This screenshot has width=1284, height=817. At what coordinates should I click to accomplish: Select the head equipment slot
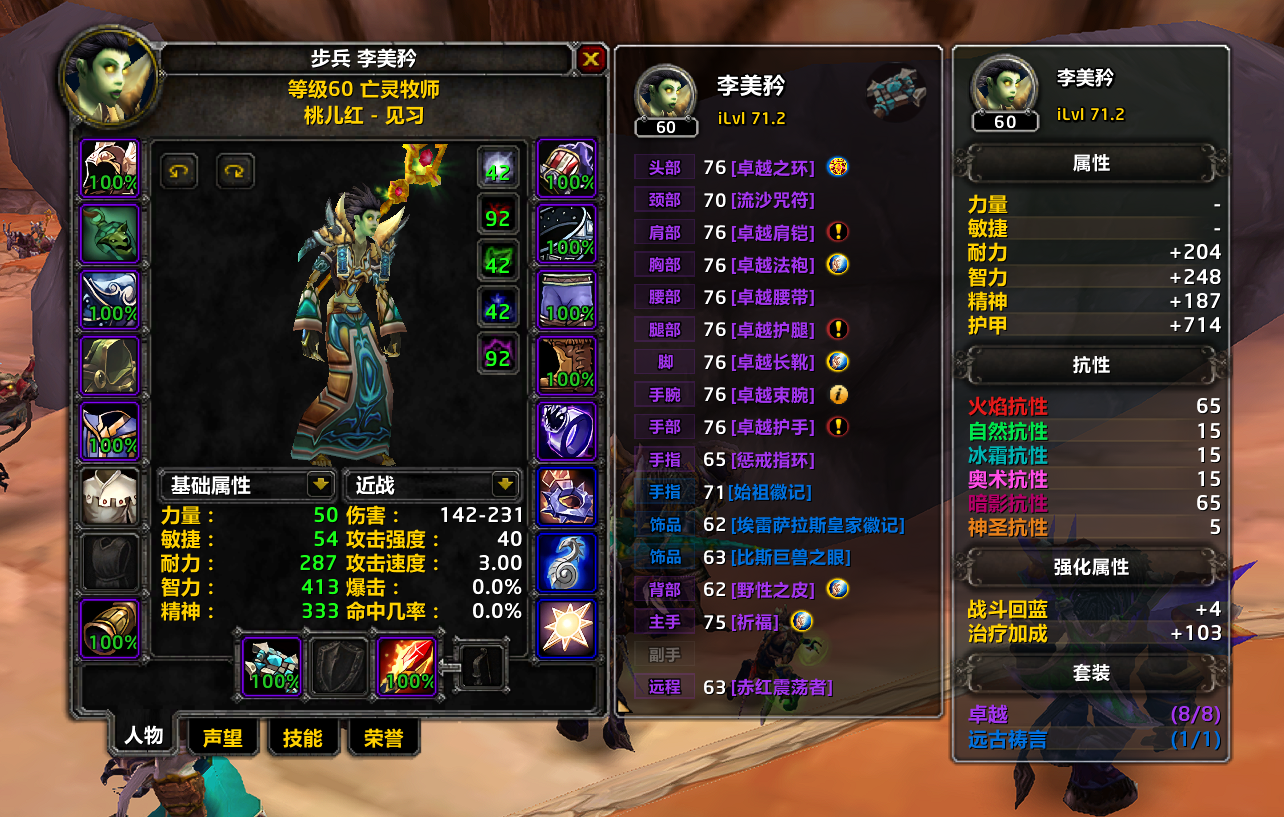[110, 167]
